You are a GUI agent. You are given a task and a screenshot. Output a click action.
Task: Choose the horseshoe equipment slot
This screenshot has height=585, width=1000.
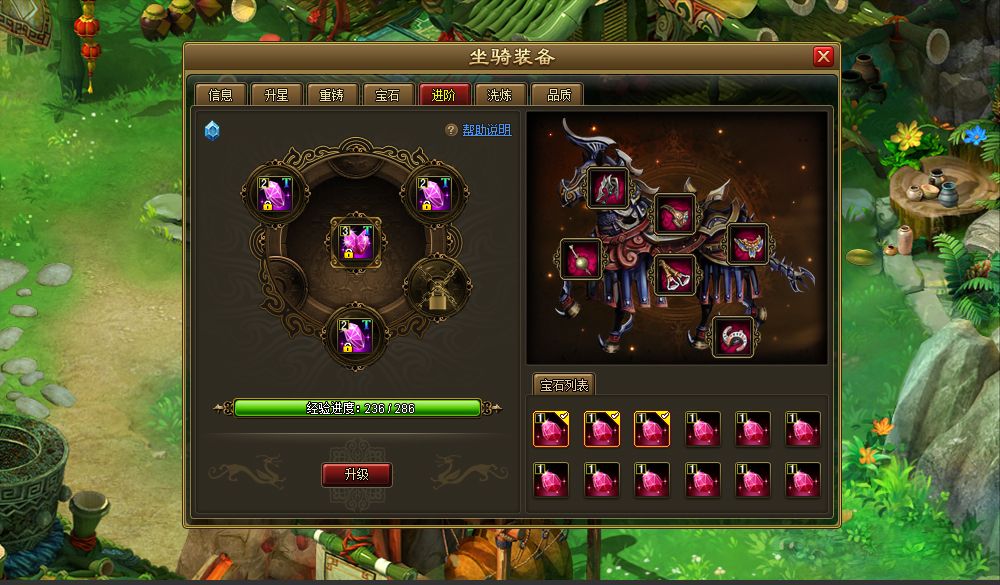pyautogui.click(x=732, y=337)
